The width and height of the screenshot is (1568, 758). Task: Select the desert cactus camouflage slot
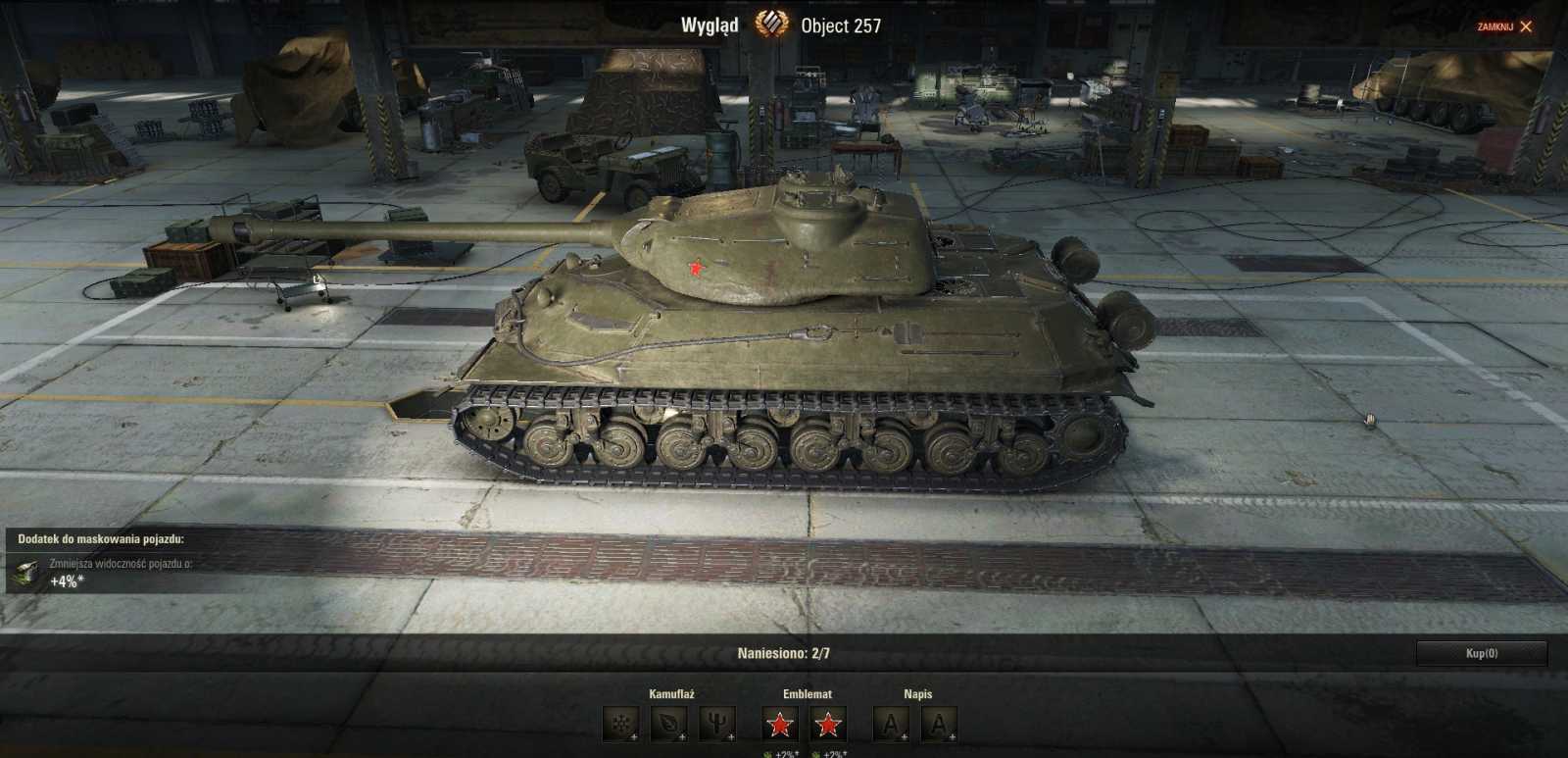pyautogui.click(x=715, y=724)
